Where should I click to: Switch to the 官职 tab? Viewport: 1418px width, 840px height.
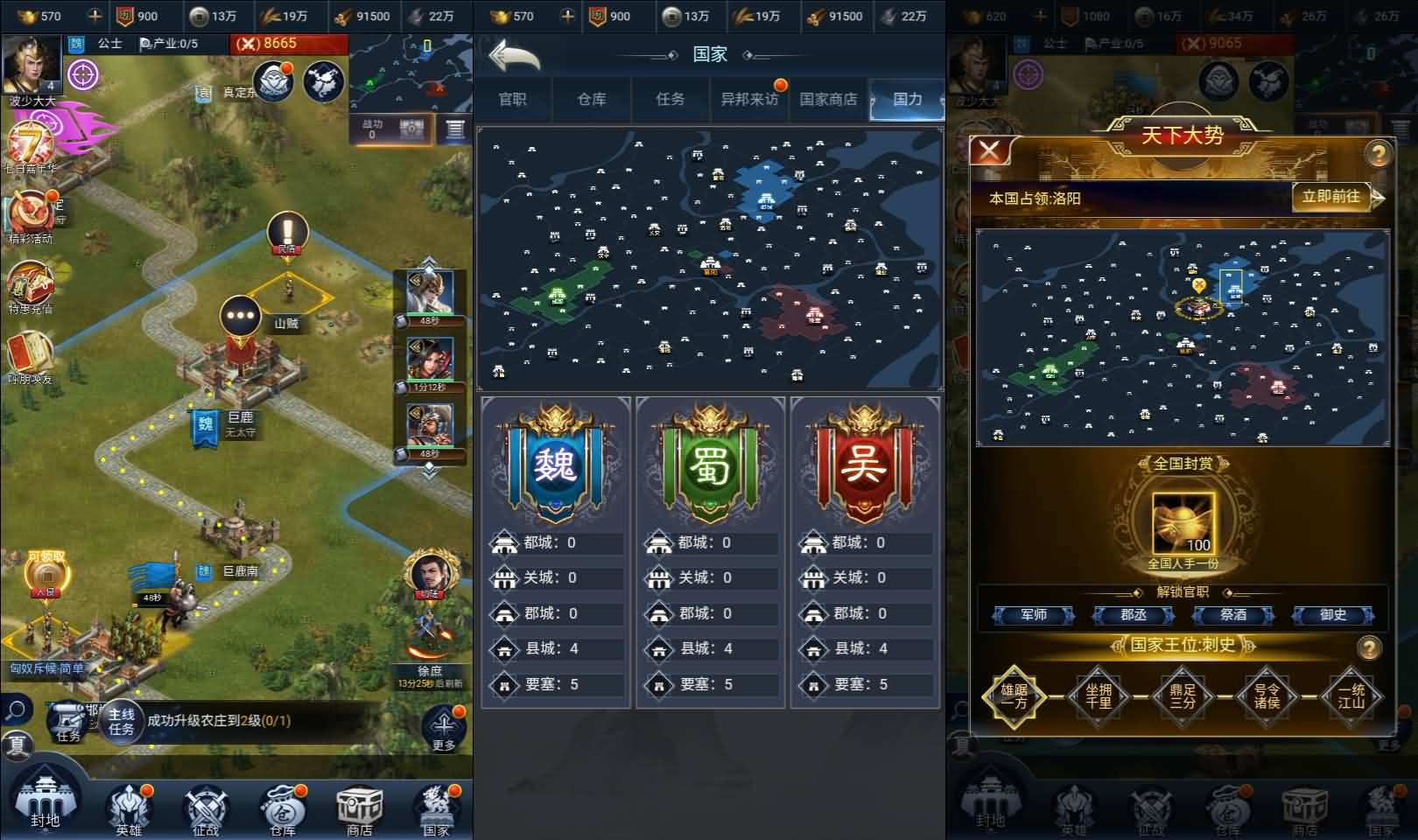[x=514, y=99]
